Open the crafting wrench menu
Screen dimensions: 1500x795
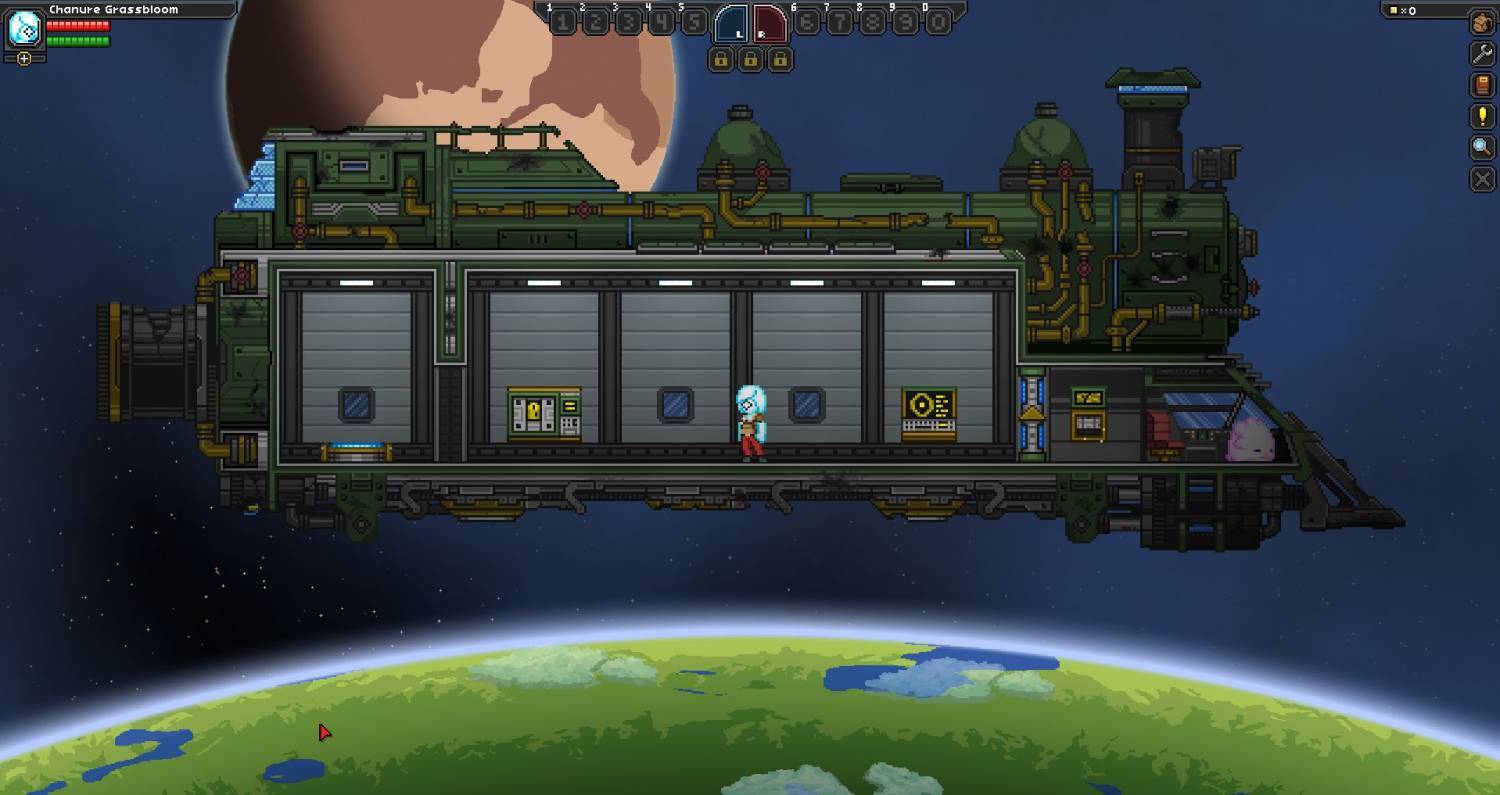[x=1482, y=53]
